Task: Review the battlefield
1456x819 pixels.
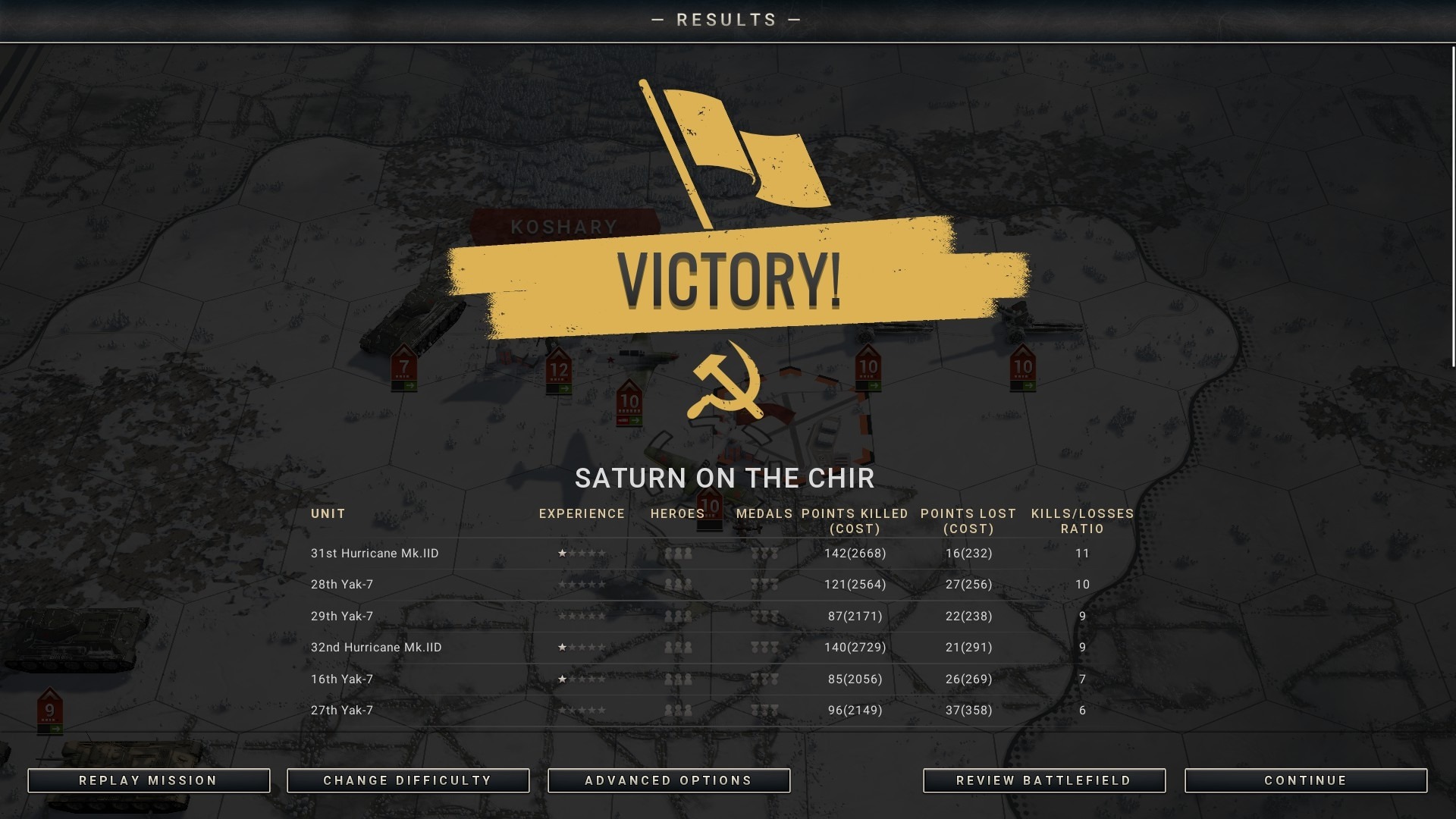Action: pos(1044,780)
